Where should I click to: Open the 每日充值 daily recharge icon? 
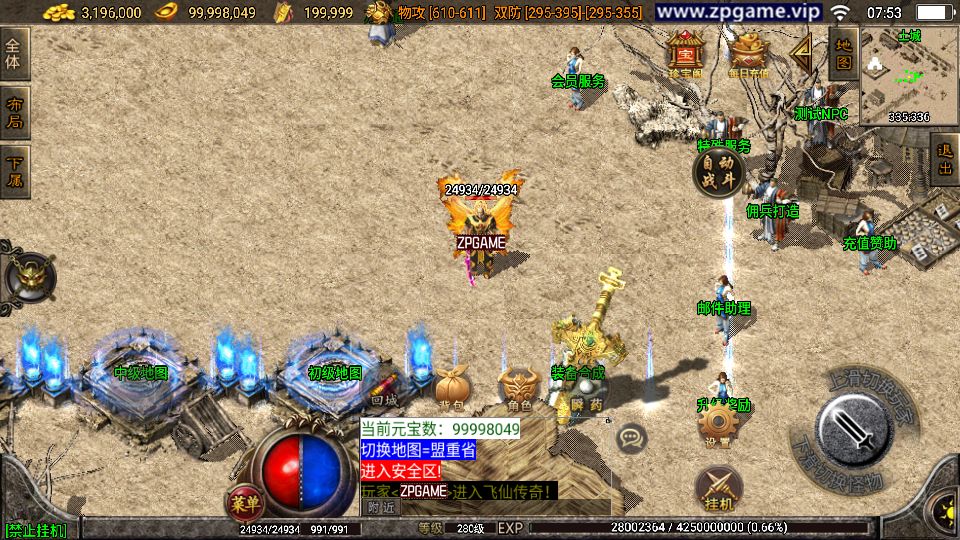coord(748,54)
